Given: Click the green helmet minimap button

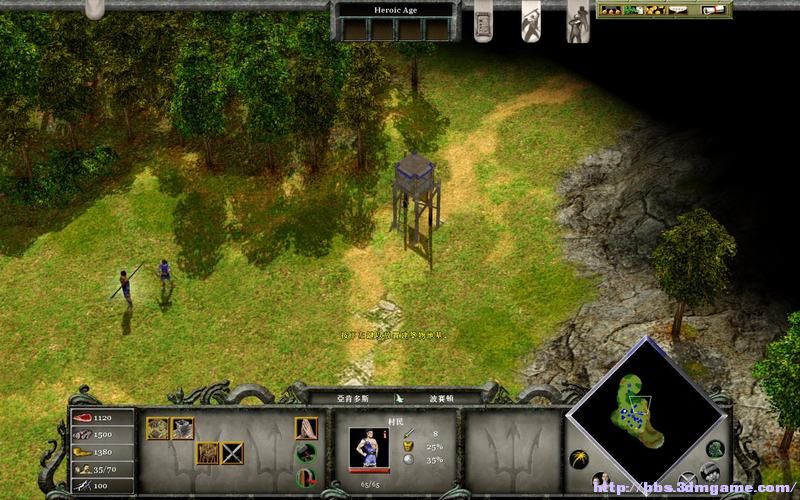Looking at the screenshot, I should (x=714, y=449).
